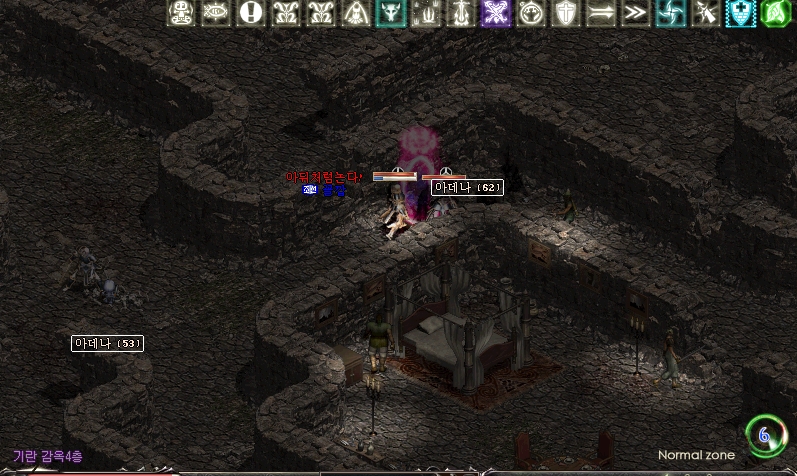
Task: Click the eye-shaped buff icon
Action: tap(215, 13)
